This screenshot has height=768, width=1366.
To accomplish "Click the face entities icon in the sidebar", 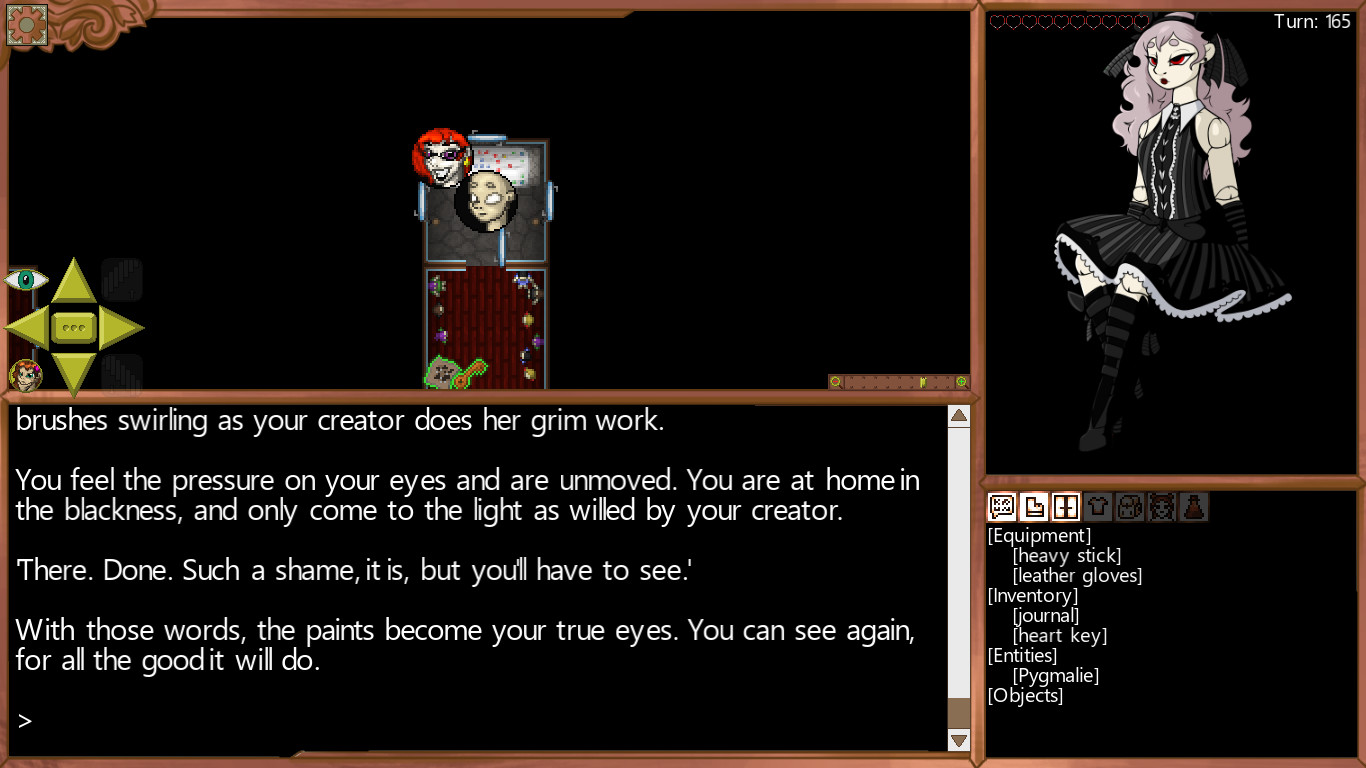I will (1162, 506).
